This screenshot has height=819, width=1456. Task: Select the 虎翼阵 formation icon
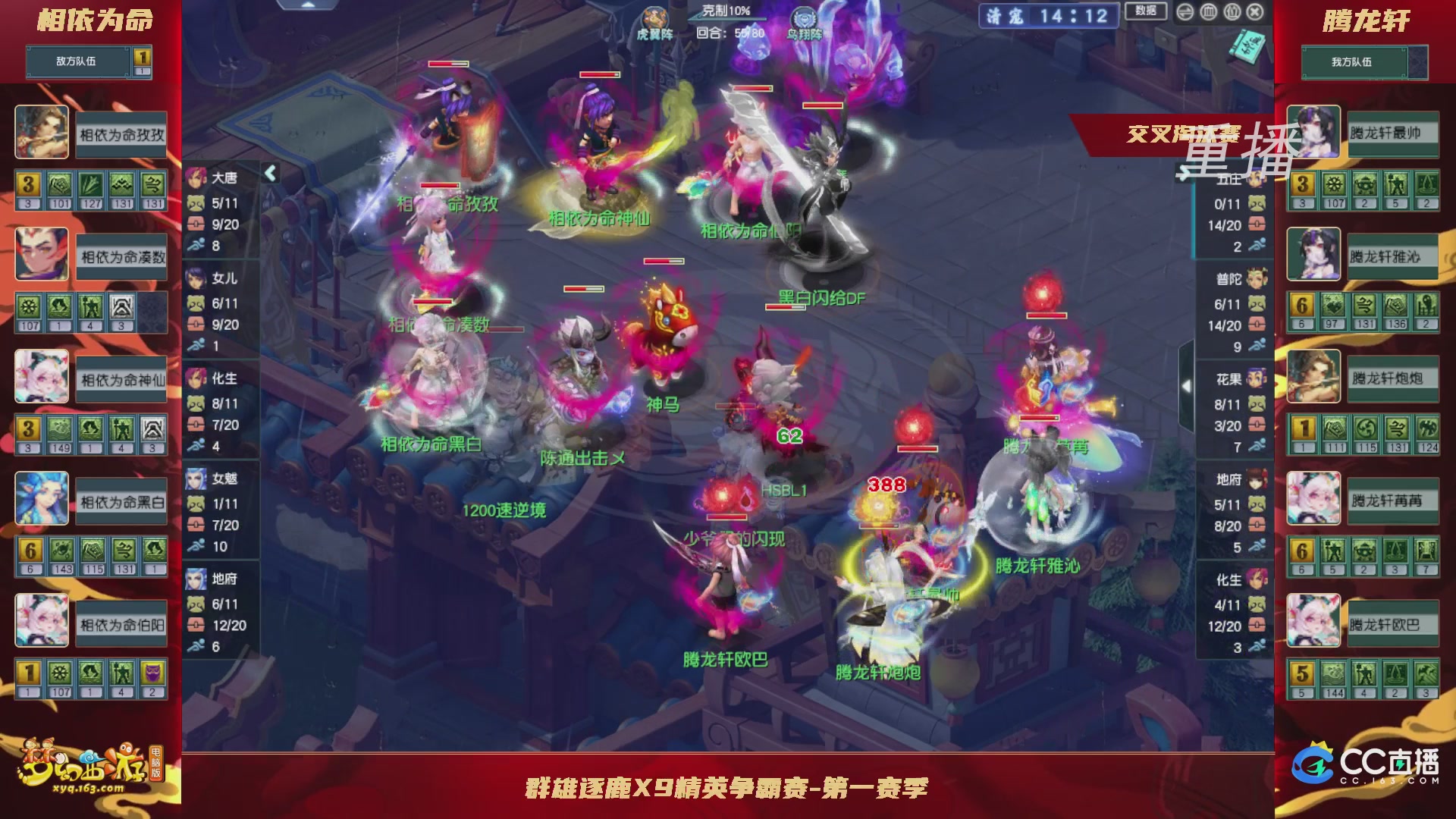click(654, 15)
